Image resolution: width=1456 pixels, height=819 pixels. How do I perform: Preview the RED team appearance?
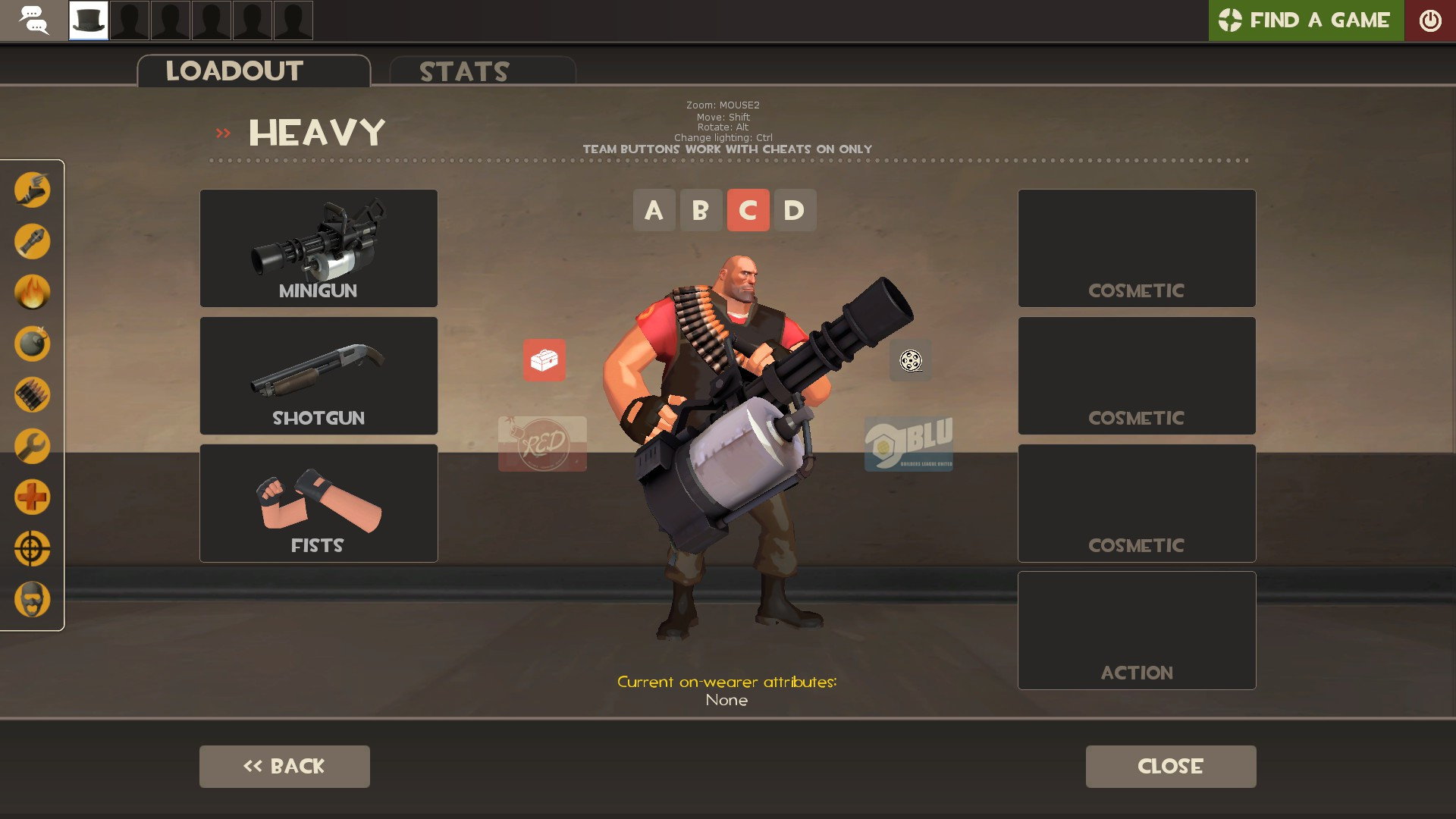point(542,445)
